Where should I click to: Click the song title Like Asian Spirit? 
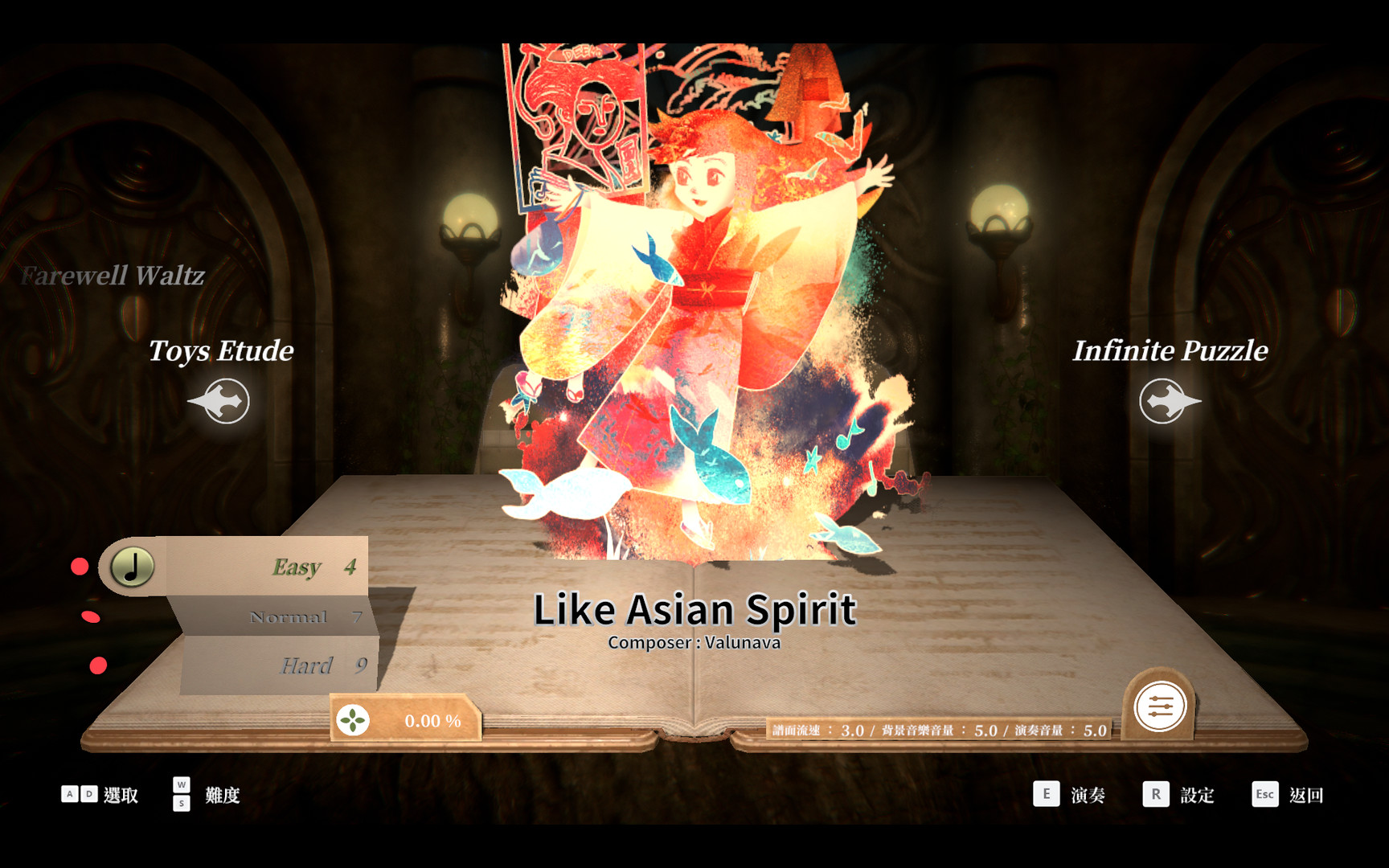point(694,608)
